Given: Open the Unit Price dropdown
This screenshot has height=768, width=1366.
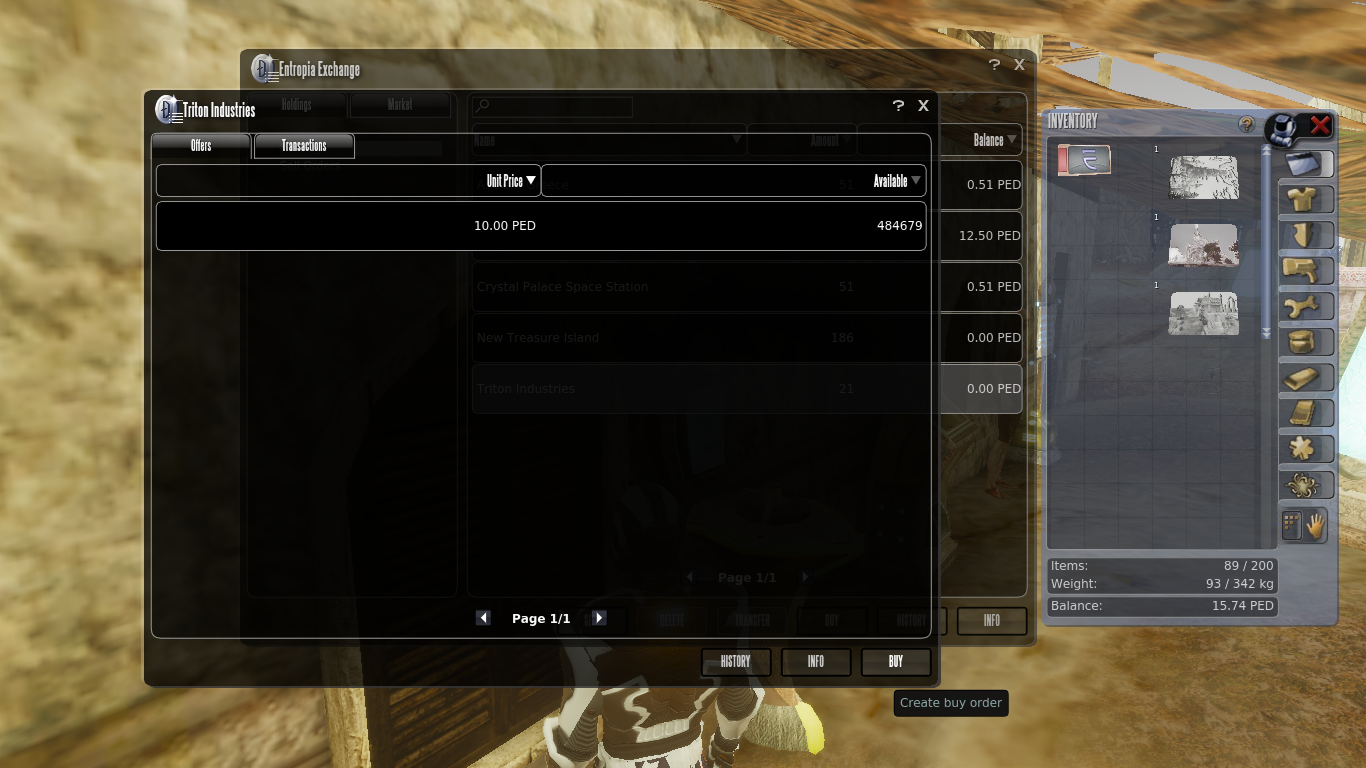Looking at the screenshot, I should pos(512,181).
